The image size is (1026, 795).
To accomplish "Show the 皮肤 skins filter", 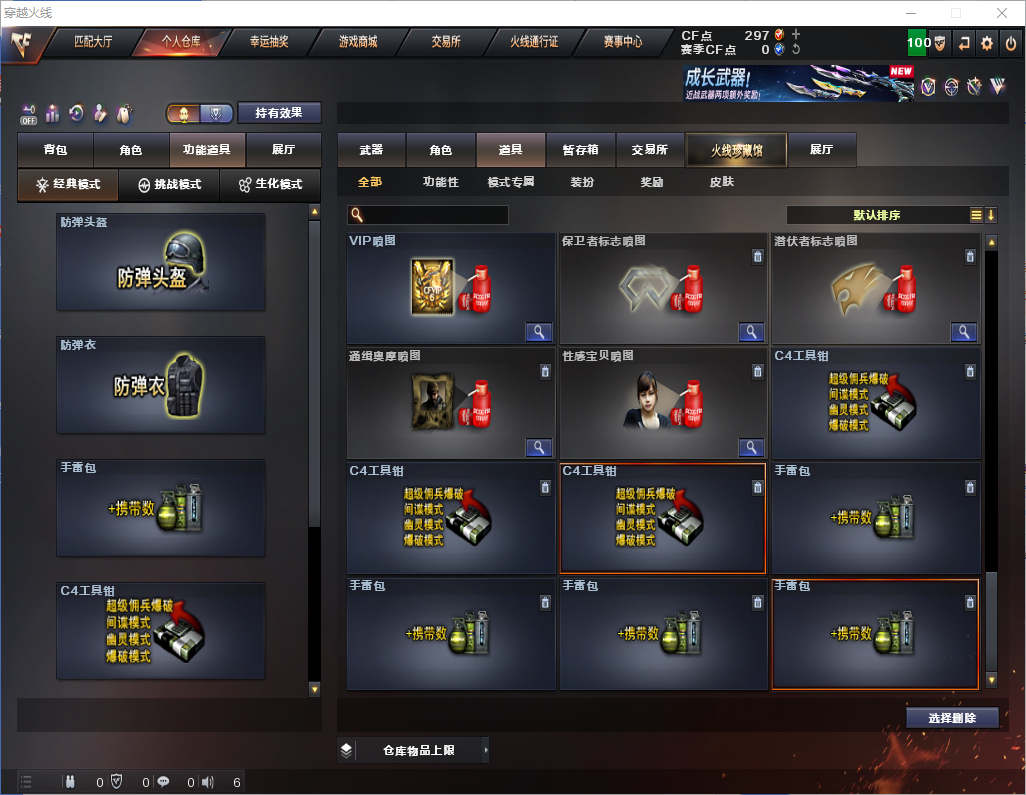I will [x=721, y=182].
